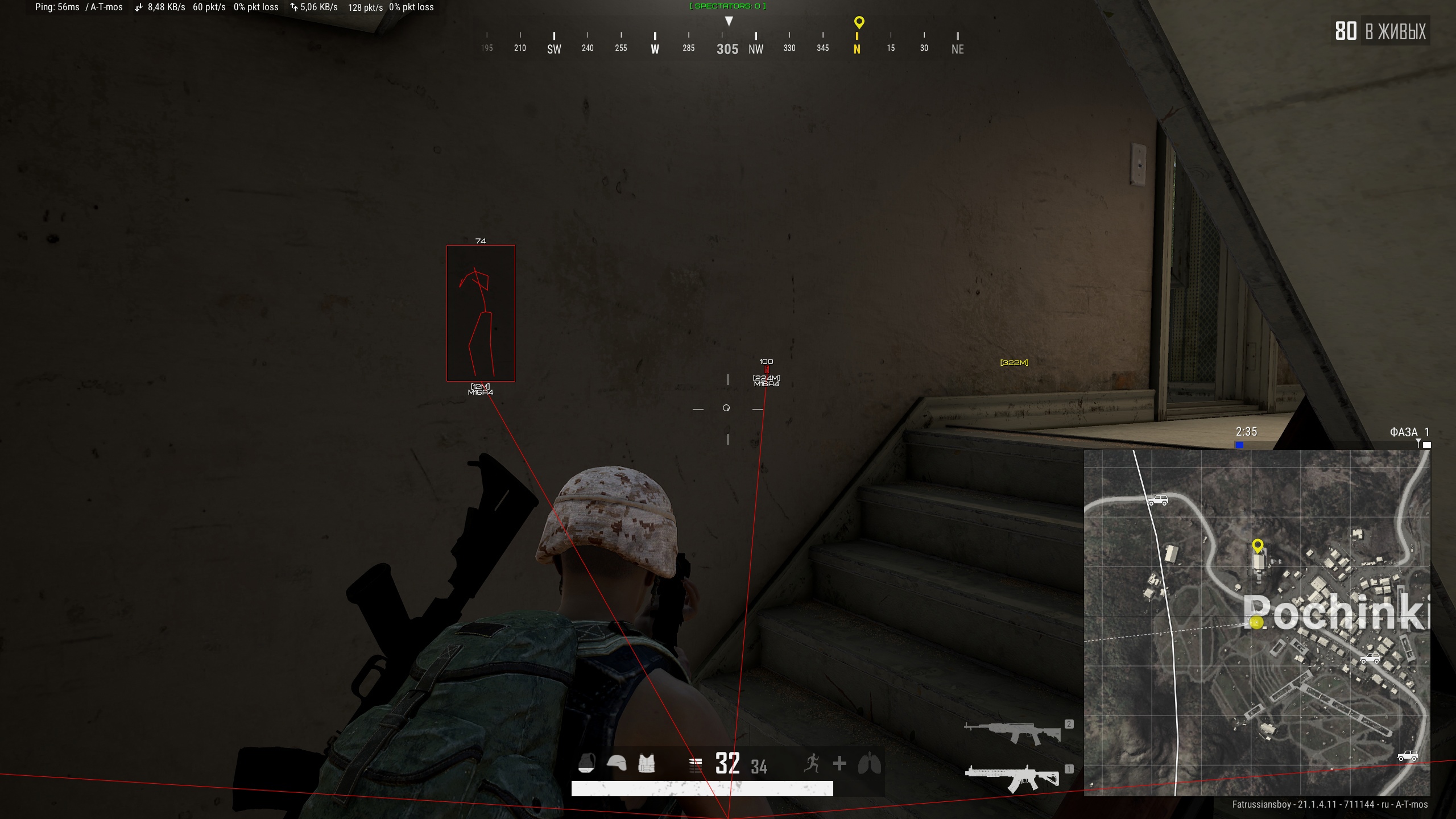Select the vest icon near the ammo counter
This screenshot has width=1456, height=819.
(x=646, y=763)
